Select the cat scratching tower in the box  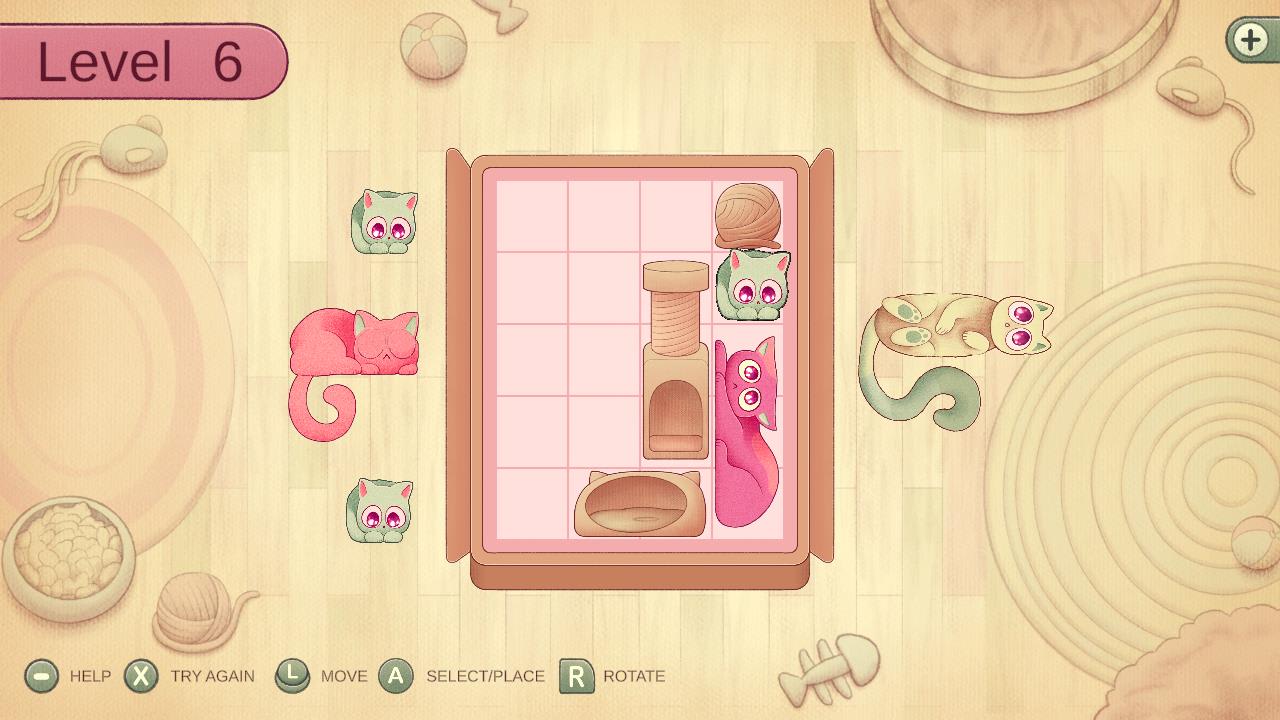coord(673,360)
